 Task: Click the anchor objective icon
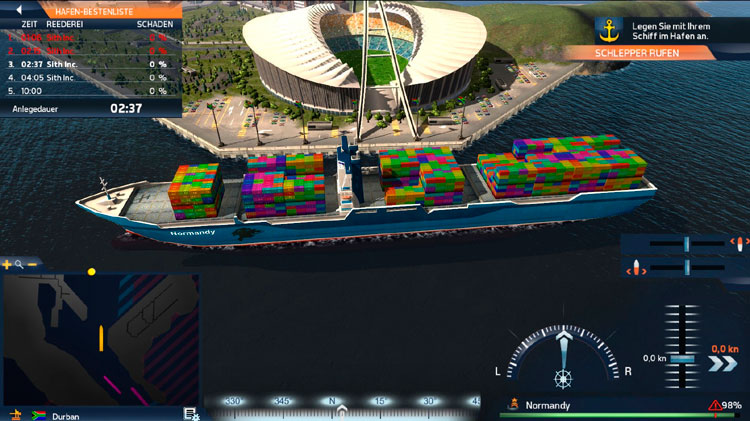608,28
